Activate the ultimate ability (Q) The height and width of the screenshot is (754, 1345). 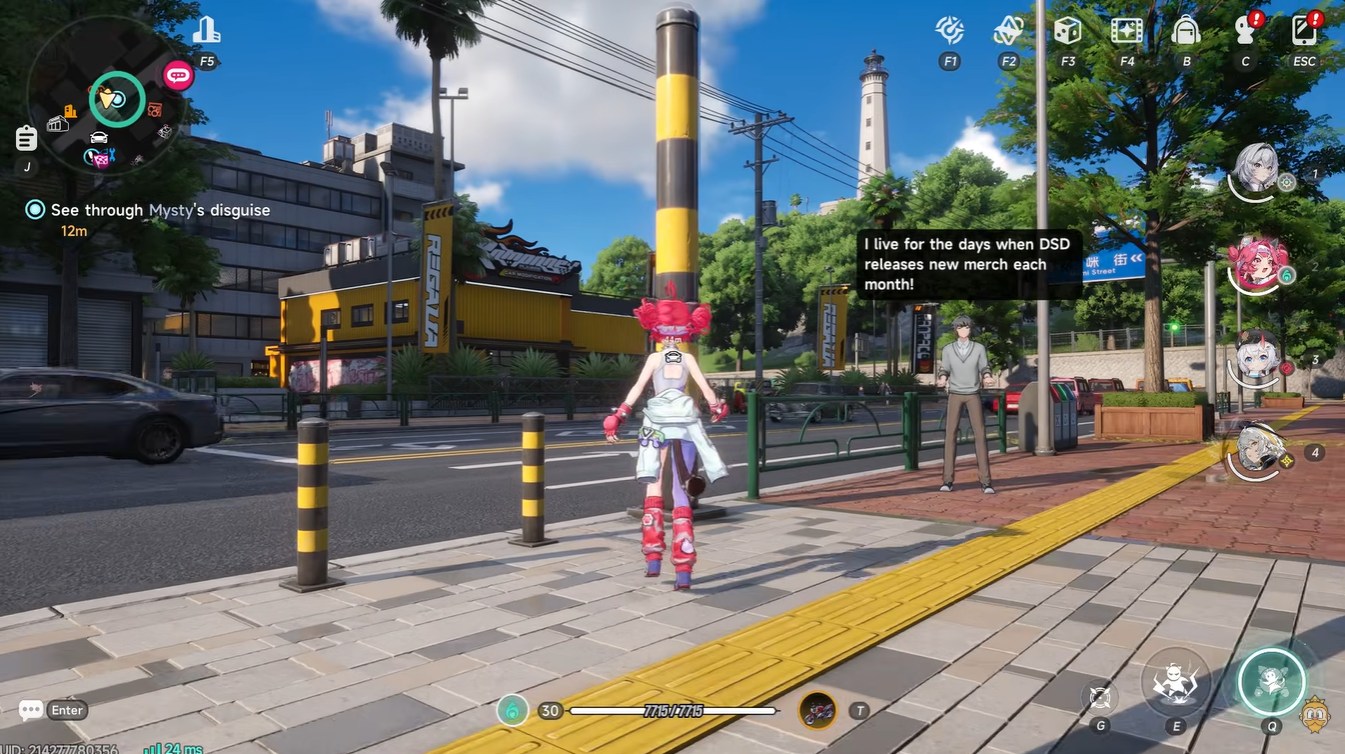click(1270, 682)
